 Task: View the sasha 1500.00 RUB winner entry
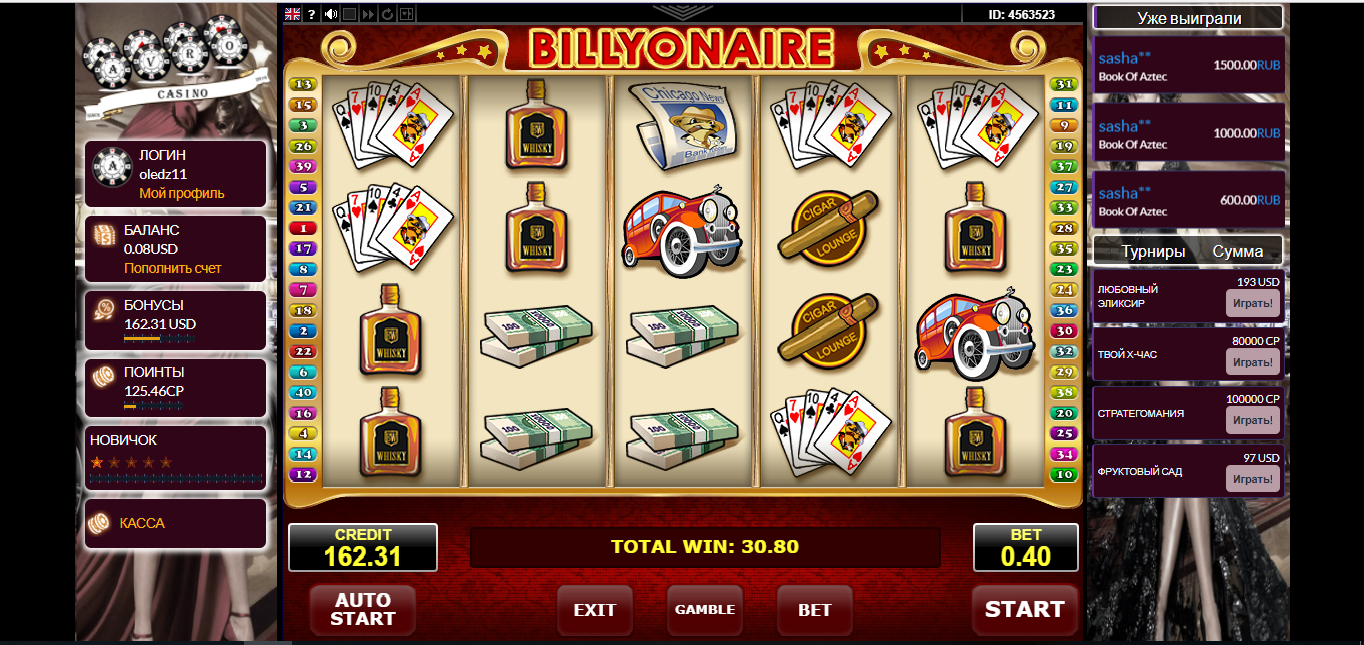tap(1188, 65)
